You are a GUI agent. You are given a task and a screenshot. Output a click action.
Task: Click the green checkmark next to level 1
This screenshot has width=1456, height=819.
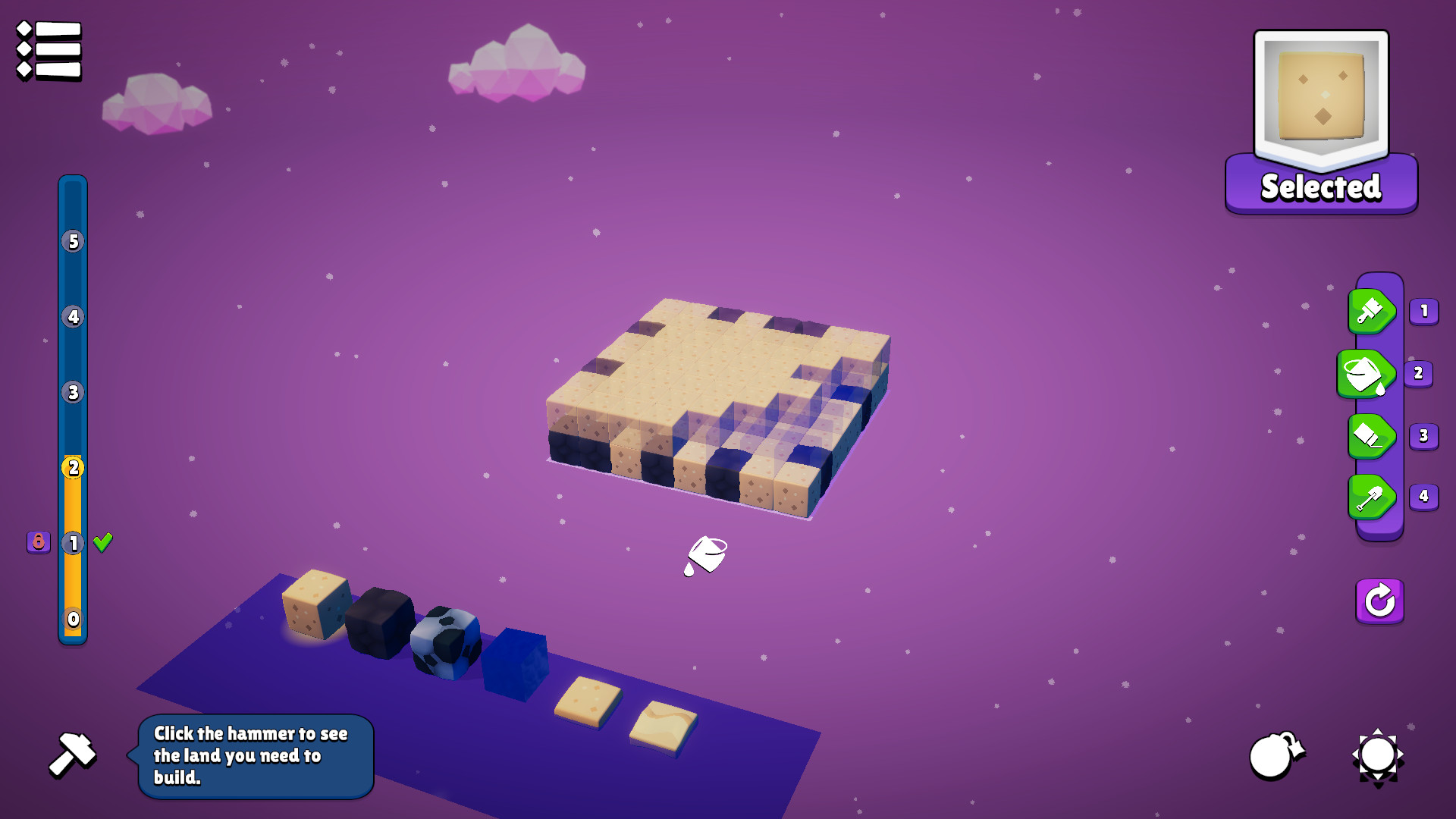(102, 542)
